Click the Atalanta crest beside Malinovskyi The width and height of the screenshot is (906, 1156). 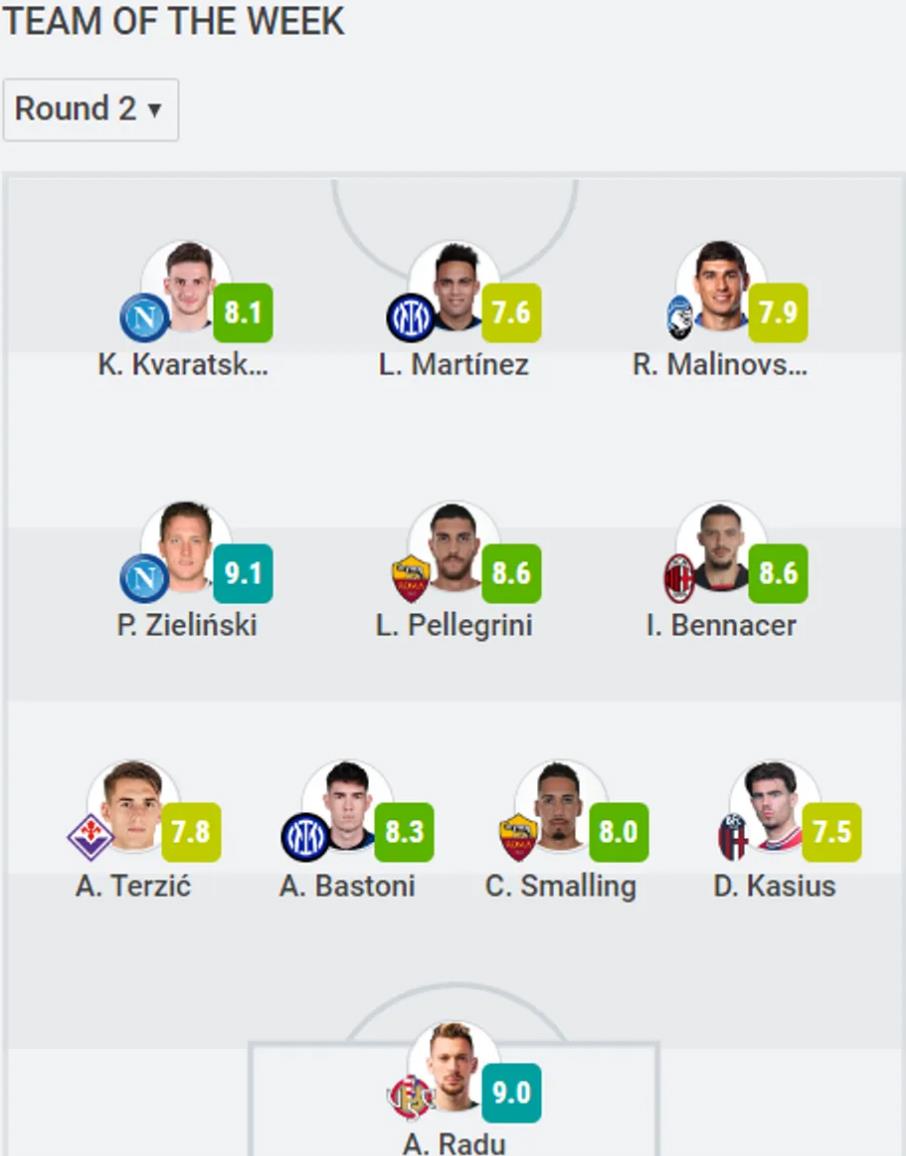tap(680, 318)
